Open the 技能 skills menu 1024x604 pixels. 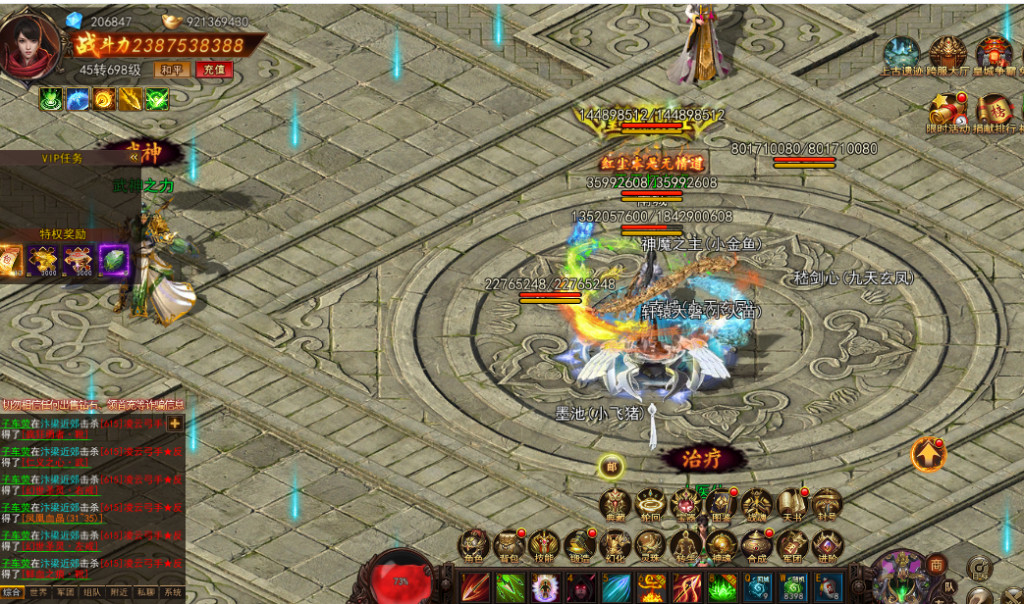tap(543, 546)
